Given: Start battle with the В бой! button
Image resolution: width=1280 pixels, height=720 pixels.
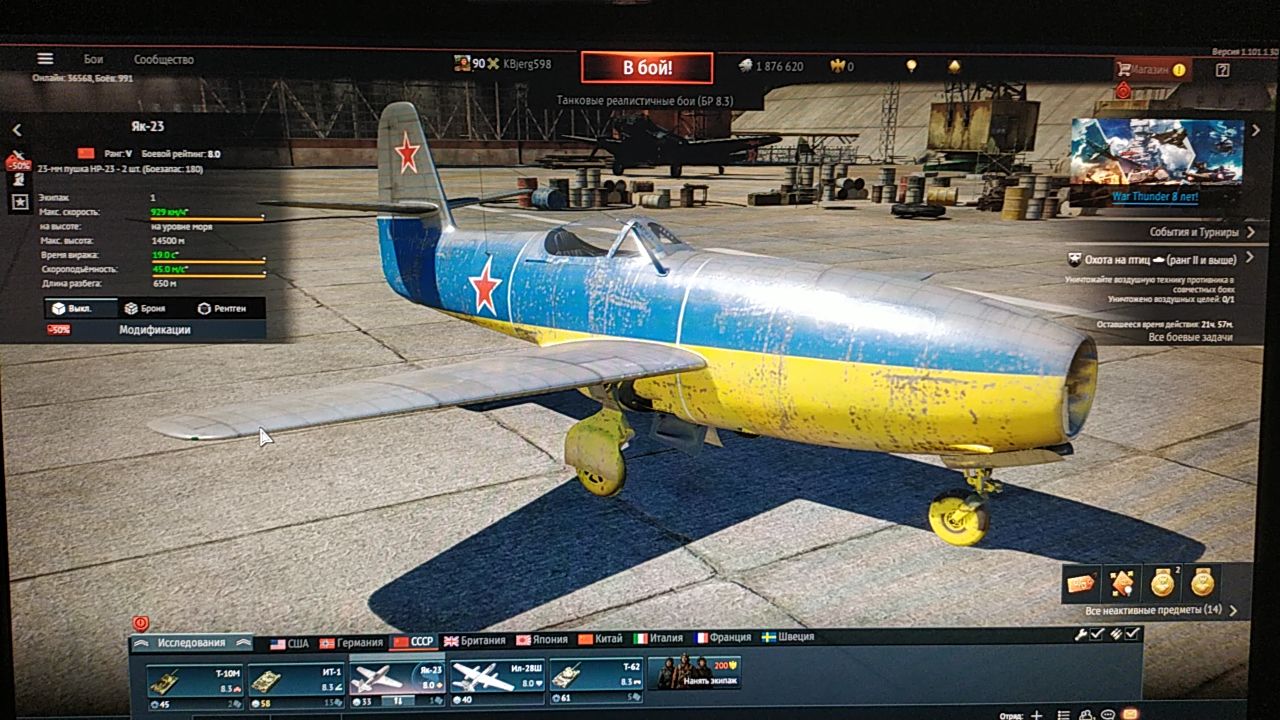Looking at the screenshot, I should click(x=647, y=68).
